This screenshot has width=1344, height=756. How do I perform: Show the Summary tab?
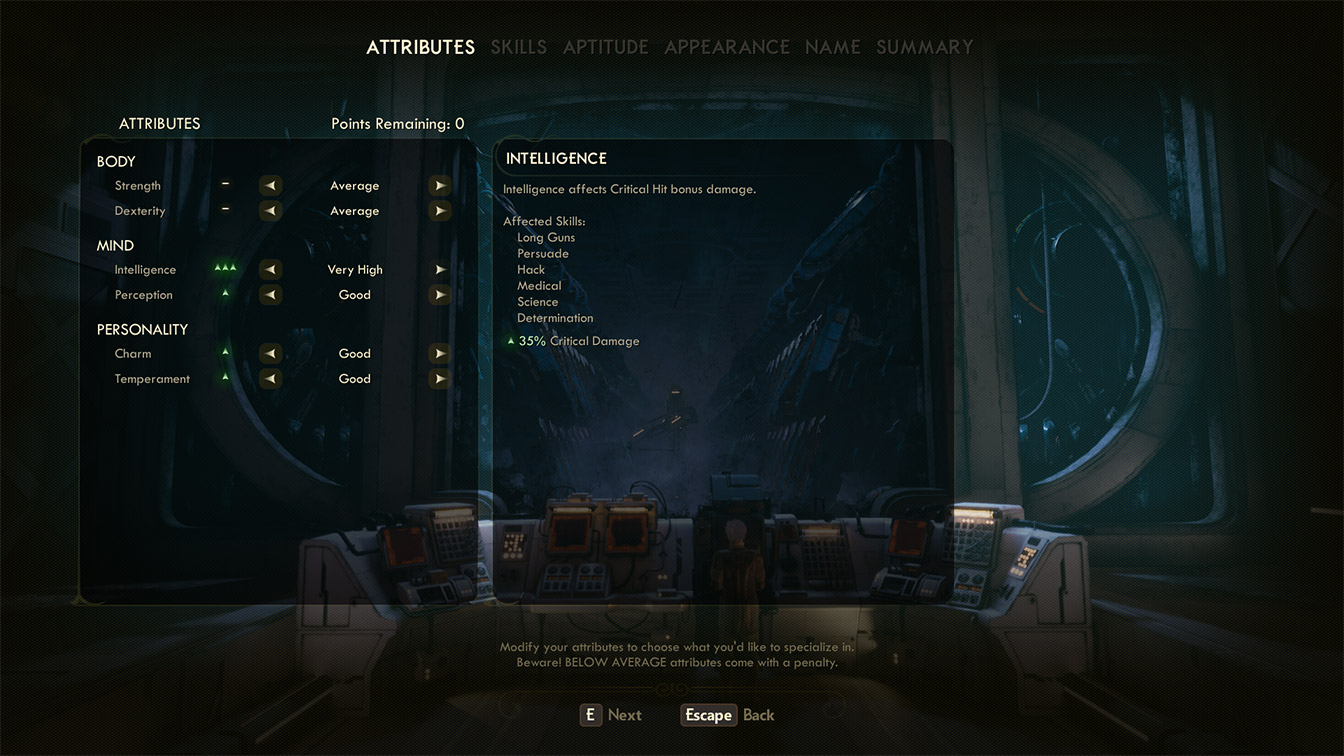924,47
